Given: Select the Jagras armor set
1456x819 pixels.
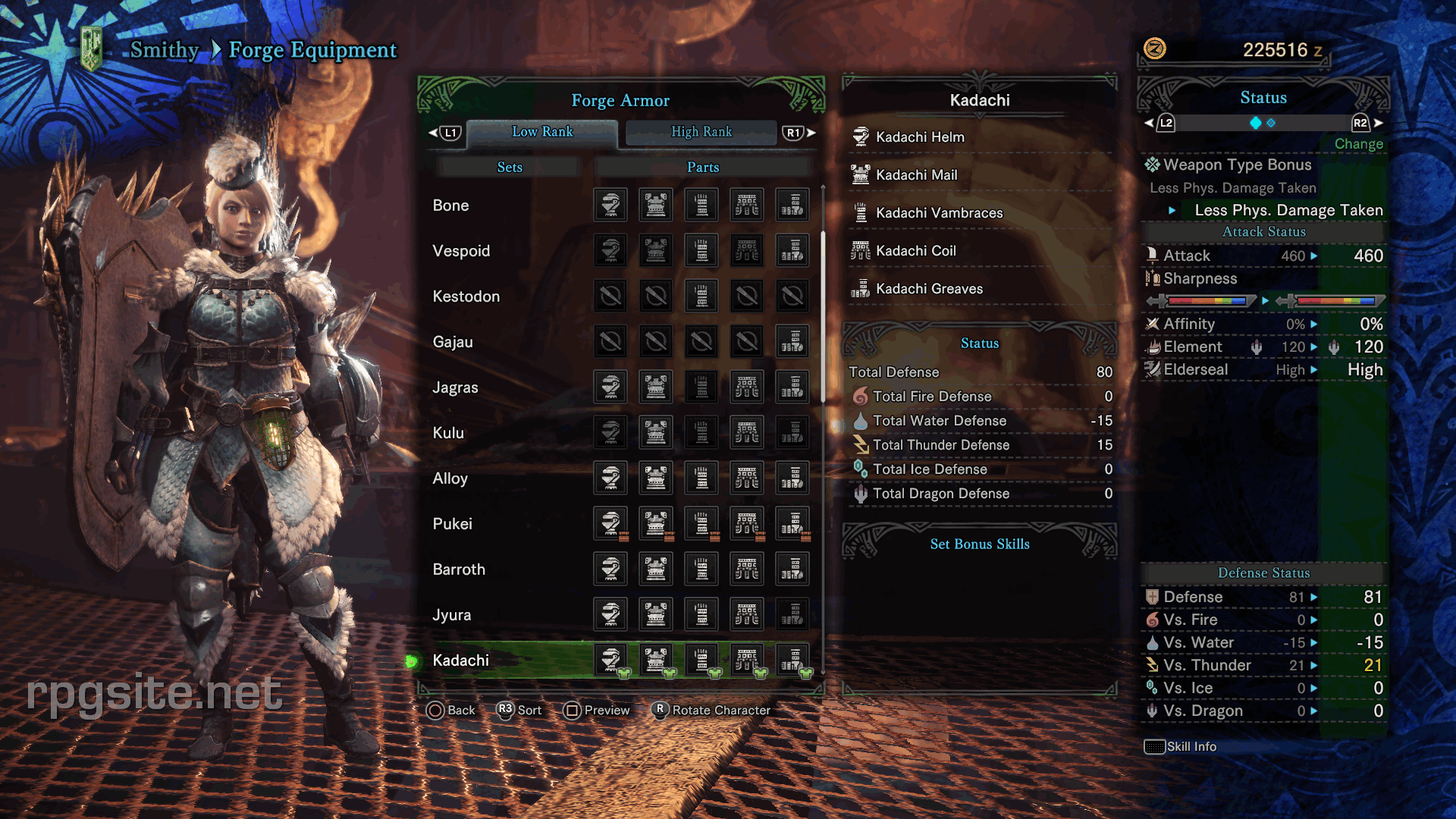Looking at the screenshot, I should point(455,388).
